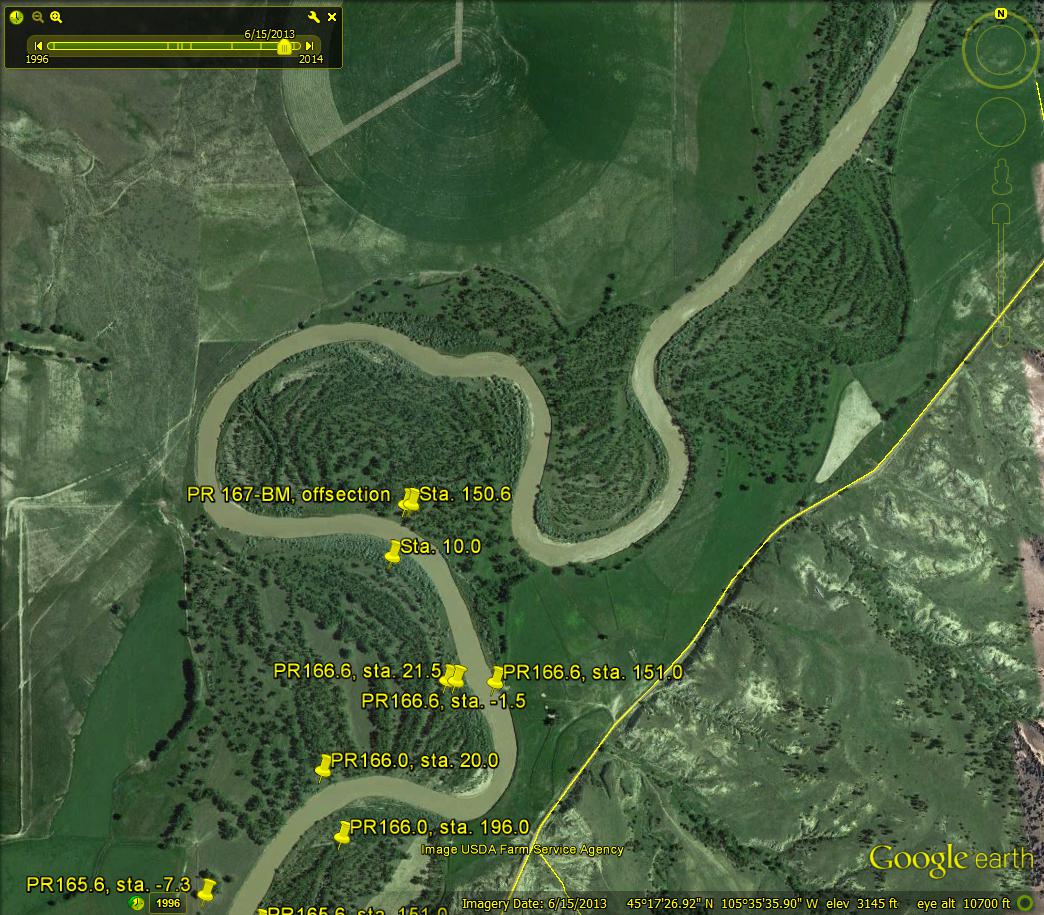This screenshot has width=1044, height=915.
Task: Step back to earlier imagery date
Action: (x=38, y=46)
